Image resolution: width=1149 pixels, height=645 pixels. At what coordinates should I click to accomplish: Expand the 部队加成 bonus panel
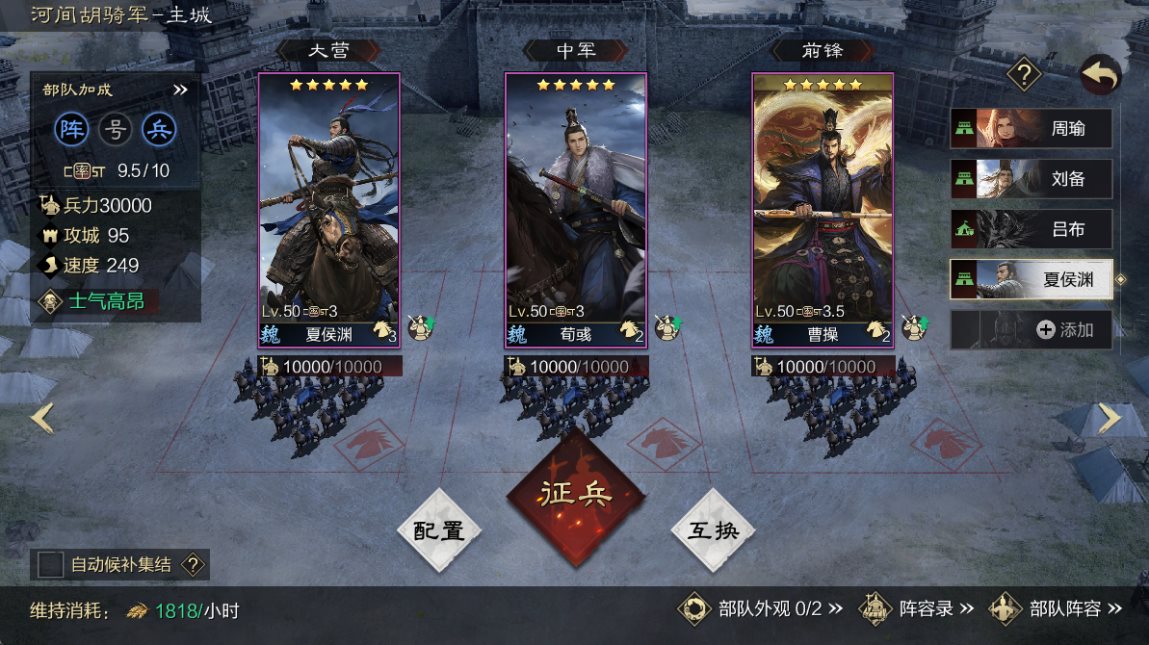(180, 90)
